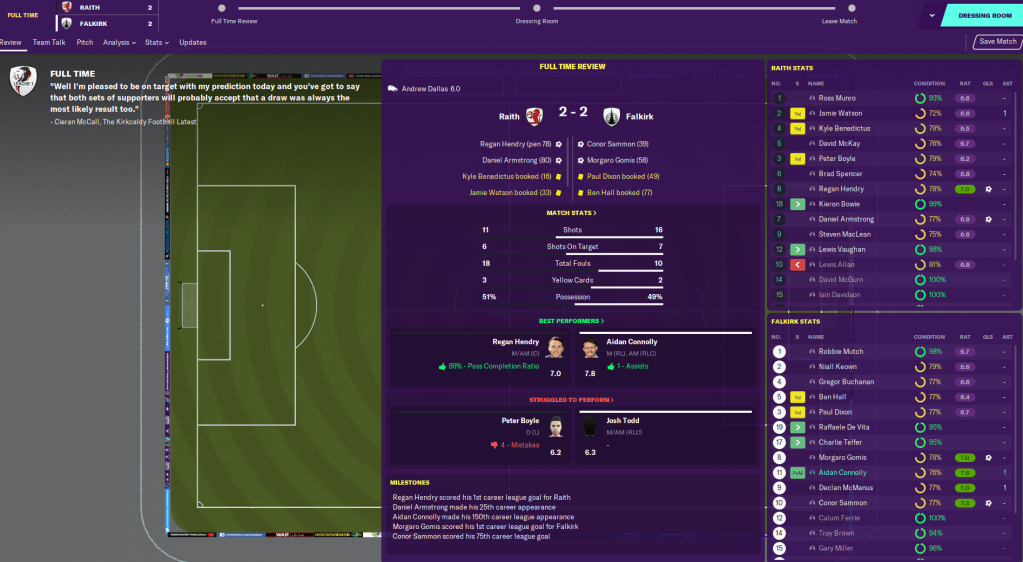Open the Pitch view tab
This screenshot has height=562, width=1023.
click(x=85, y=43)
